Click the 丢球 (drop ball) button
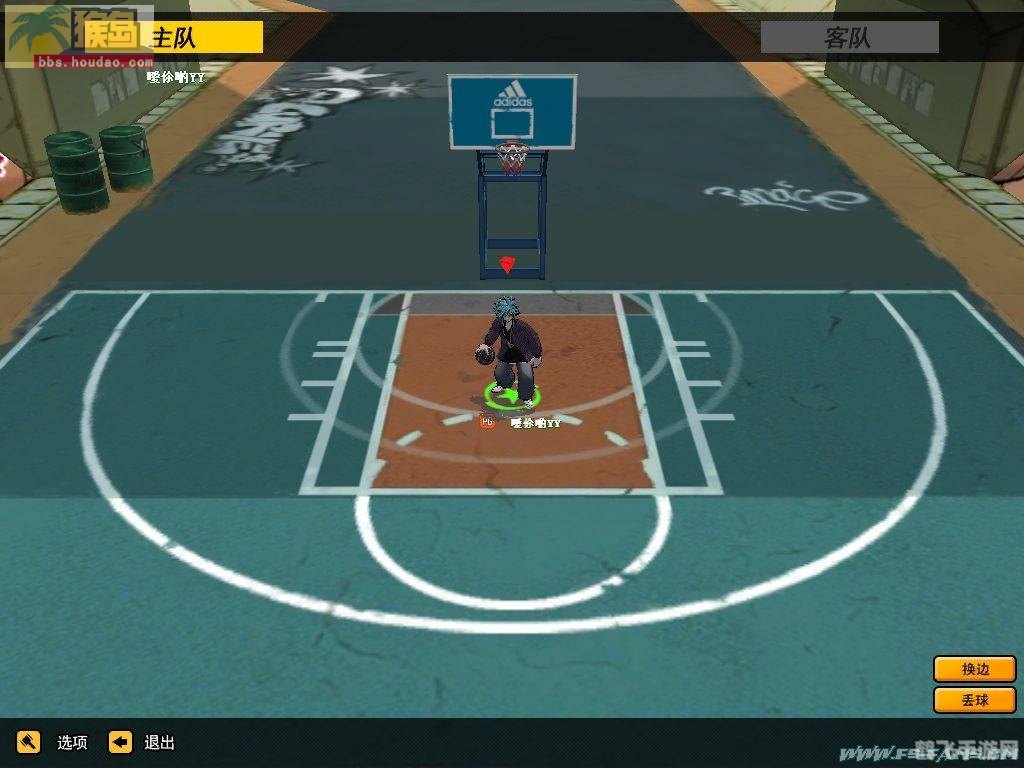The height and width of the screenshot is (768, 1024). pos(974,700)
